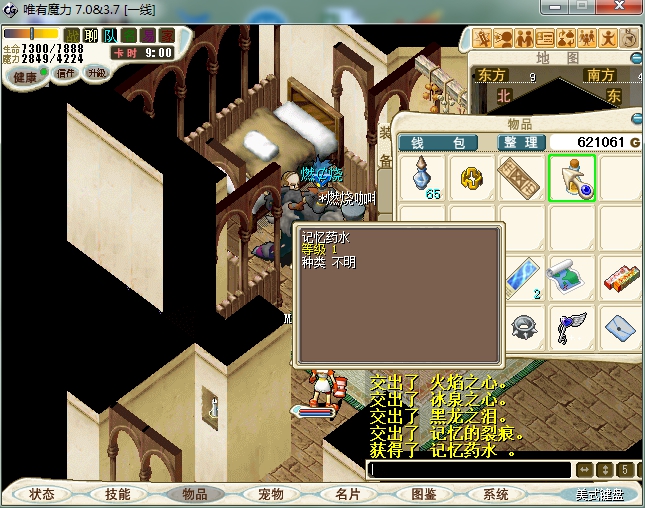Open the 技能 (Skills) menu
The height and width of the screenshot is (508, 645).
[x=117, y=494]
